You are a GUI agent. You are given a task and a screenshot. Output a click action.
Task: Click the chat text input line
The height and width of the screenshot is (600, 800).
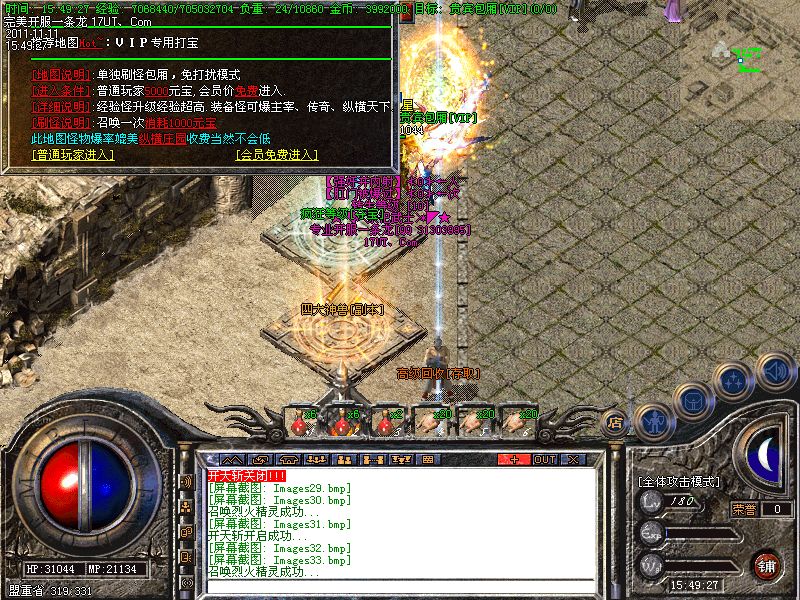tap(400, 586)
